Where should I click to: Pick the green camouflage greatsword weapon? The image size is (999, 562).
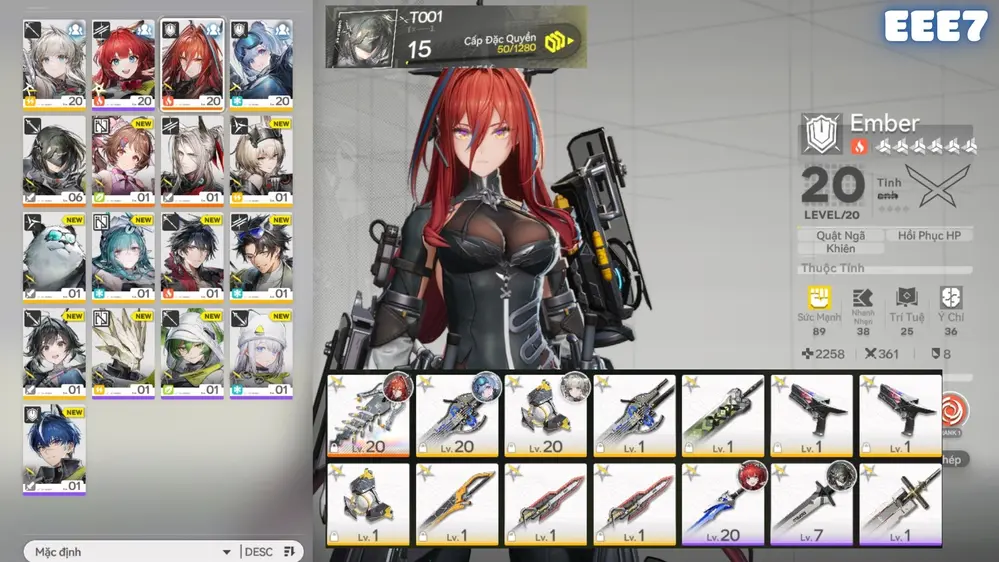(723, 416)
